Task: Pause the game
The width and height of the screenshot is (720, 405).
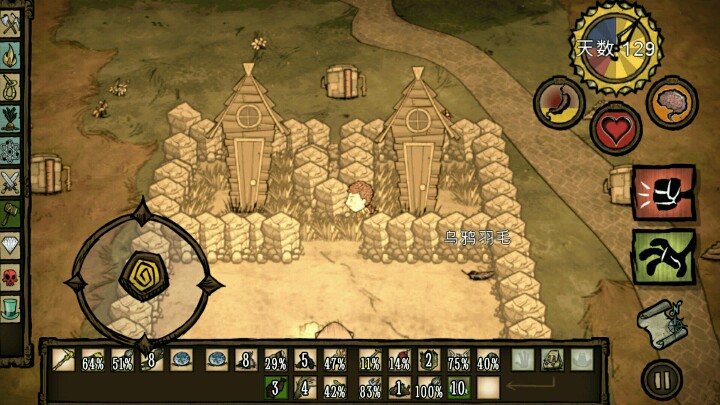Action: pos(661,379)
